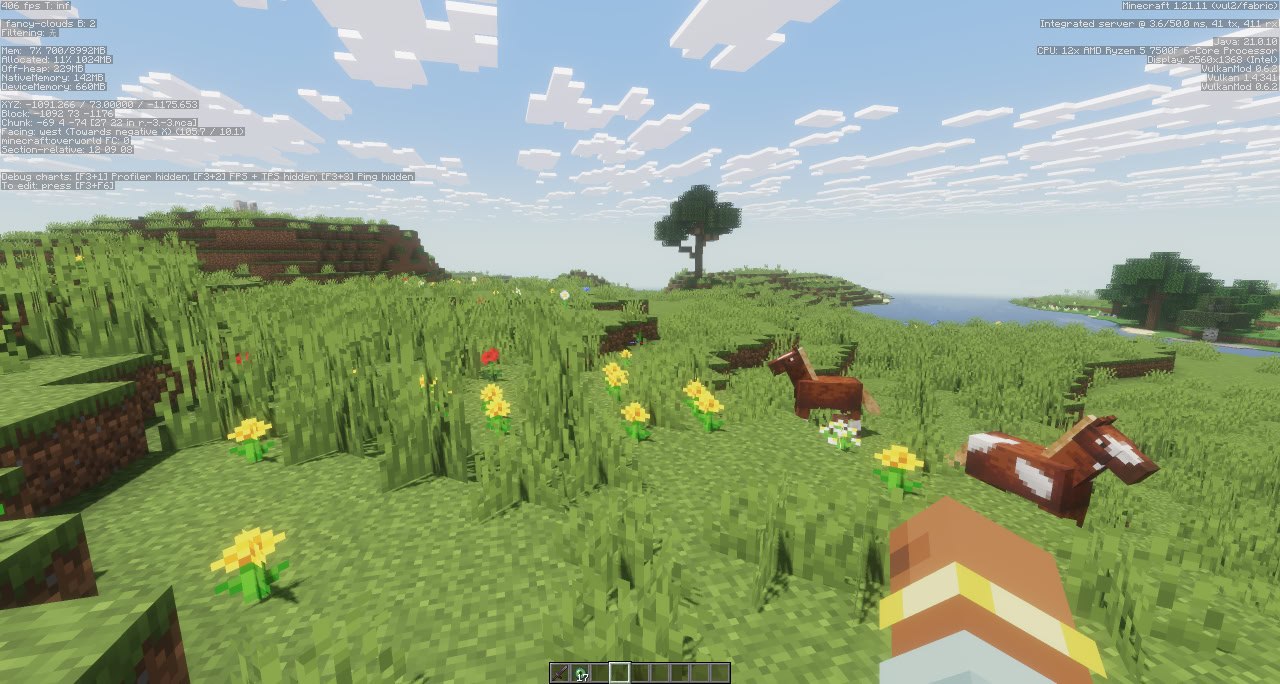
Task: Select the sword hotbar slot
Action: pos(560,673)
